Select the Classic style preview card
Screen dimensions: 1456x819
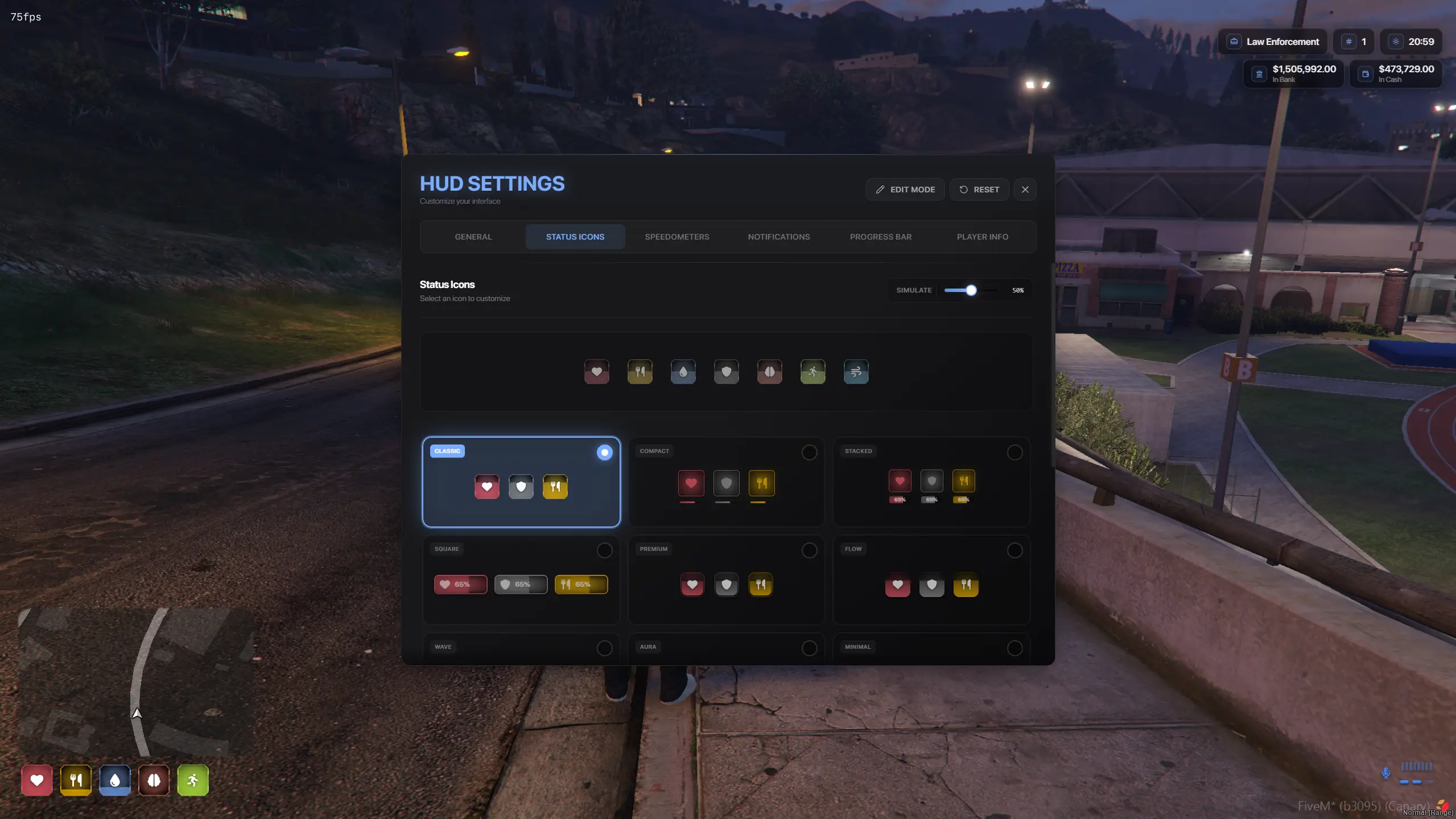click(x=521, y=482)
